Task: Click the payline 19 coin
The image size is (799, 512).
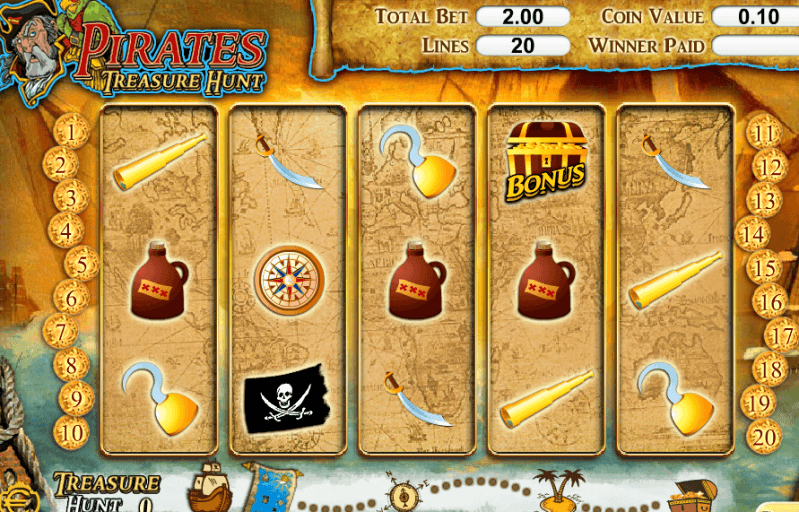Action: (760, 403)
